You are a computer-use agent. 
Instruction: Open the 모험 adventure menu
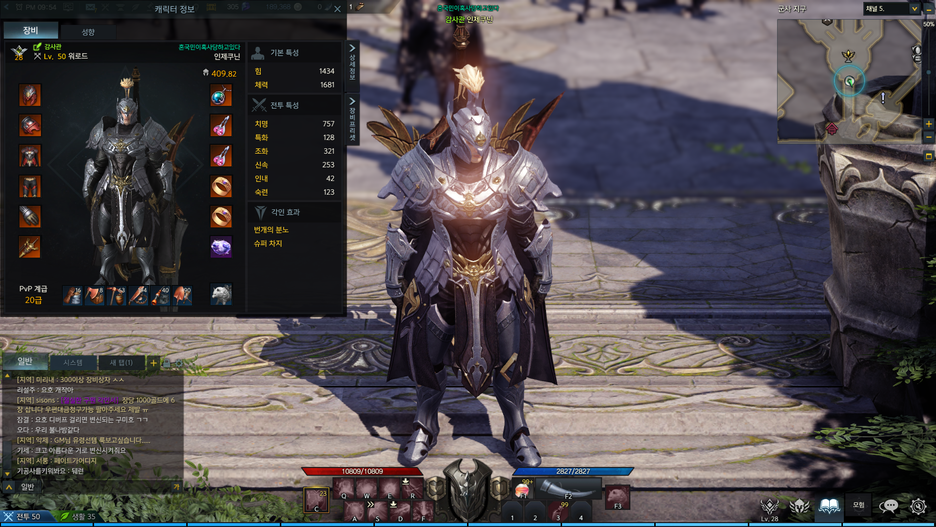click(858, 506)
